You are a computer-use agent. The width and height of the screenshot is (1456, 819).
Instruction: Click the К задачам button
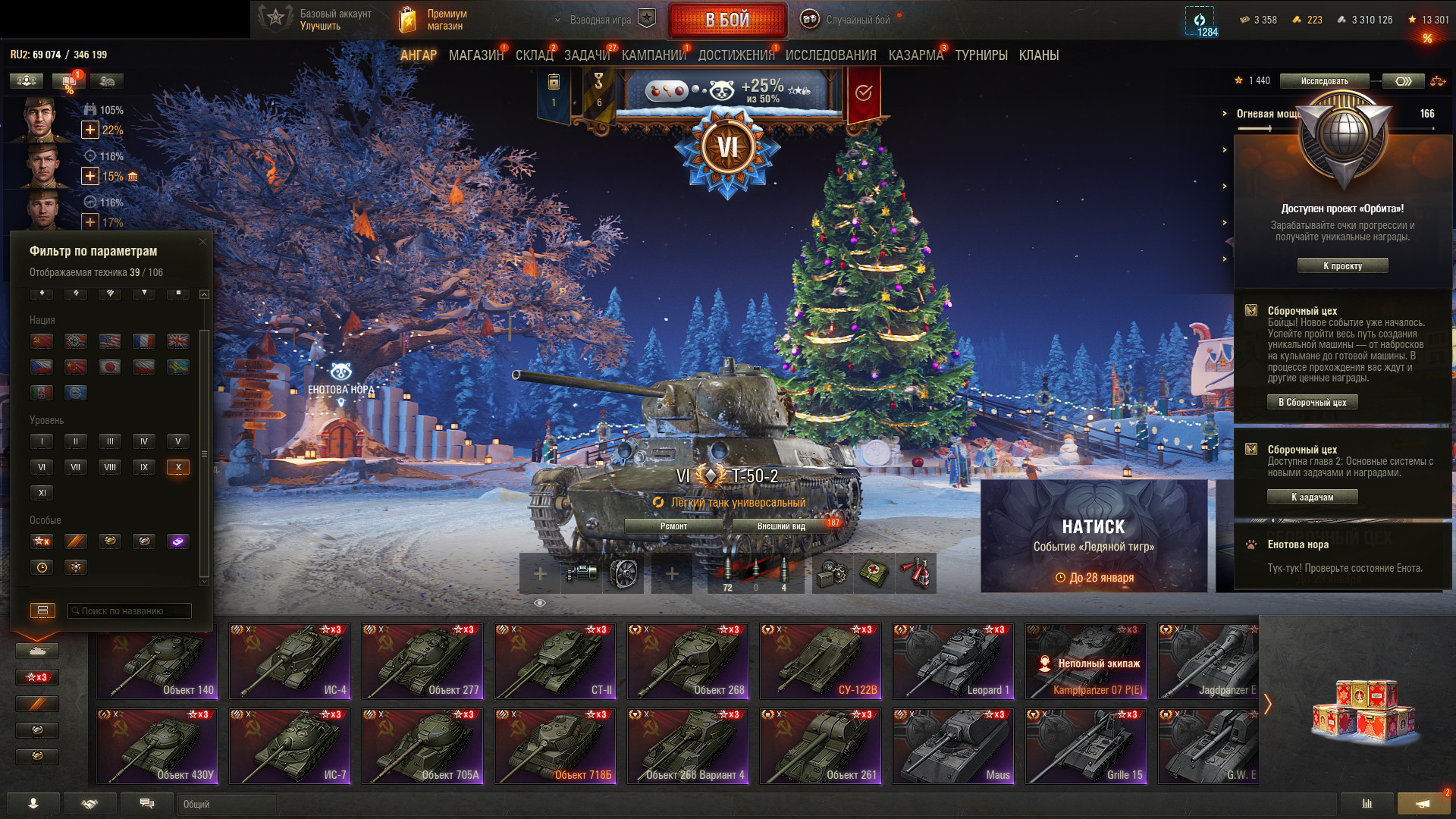point(1312,497)
